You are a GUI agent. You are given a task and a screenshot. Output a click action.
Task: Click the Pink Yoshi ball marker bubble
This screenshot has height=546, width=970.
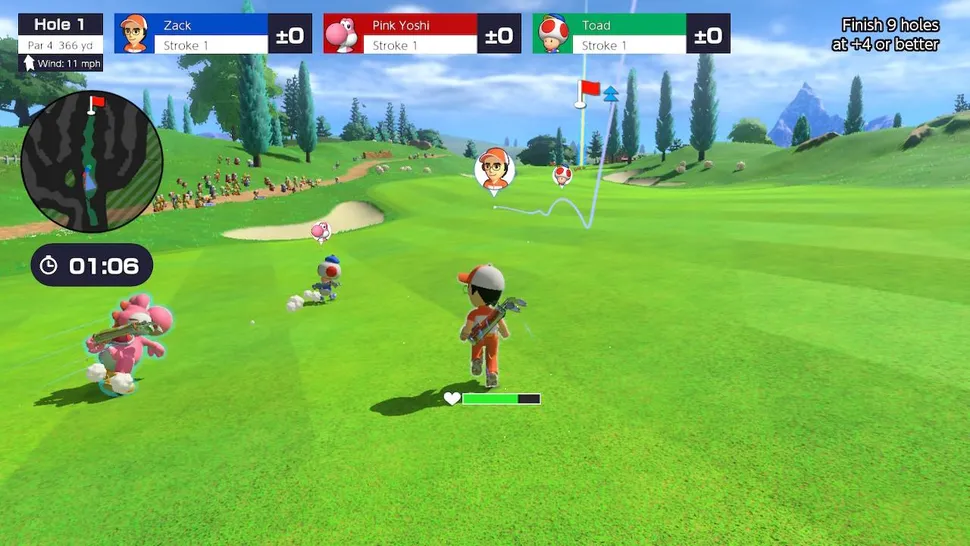pos(320,232)
